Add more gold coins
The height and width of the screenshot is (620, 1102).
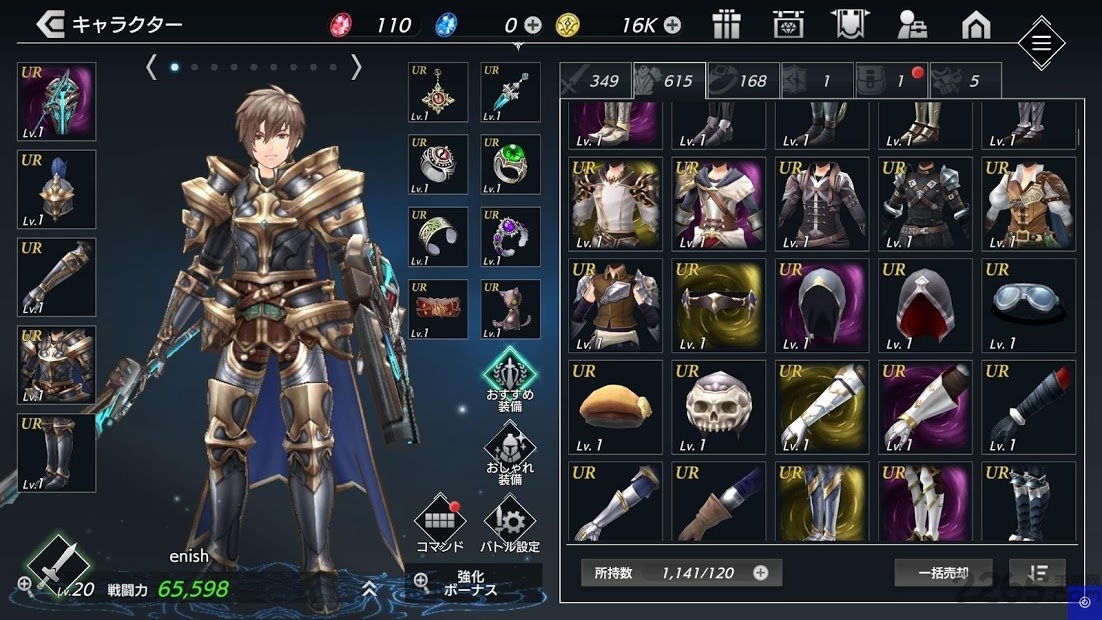click(x=673, y=25)
